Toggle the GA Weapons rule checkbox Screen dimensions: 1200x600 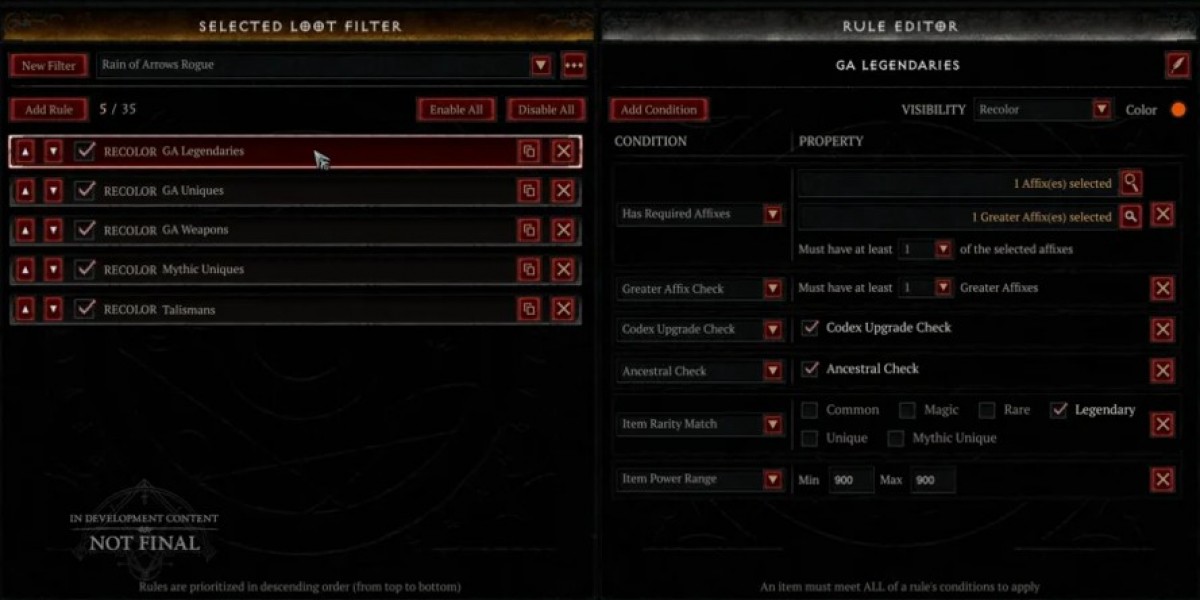coord(85,230)
